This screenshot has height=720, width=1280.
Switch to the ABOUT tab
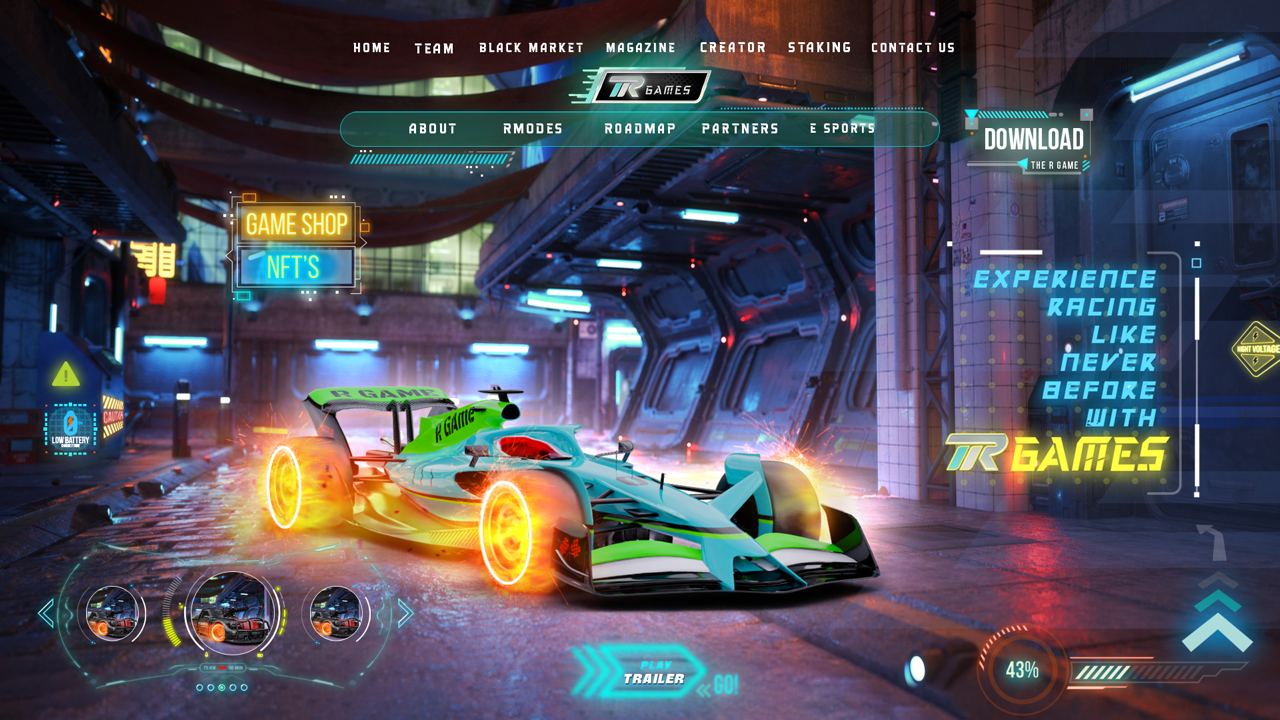(433, 128)
